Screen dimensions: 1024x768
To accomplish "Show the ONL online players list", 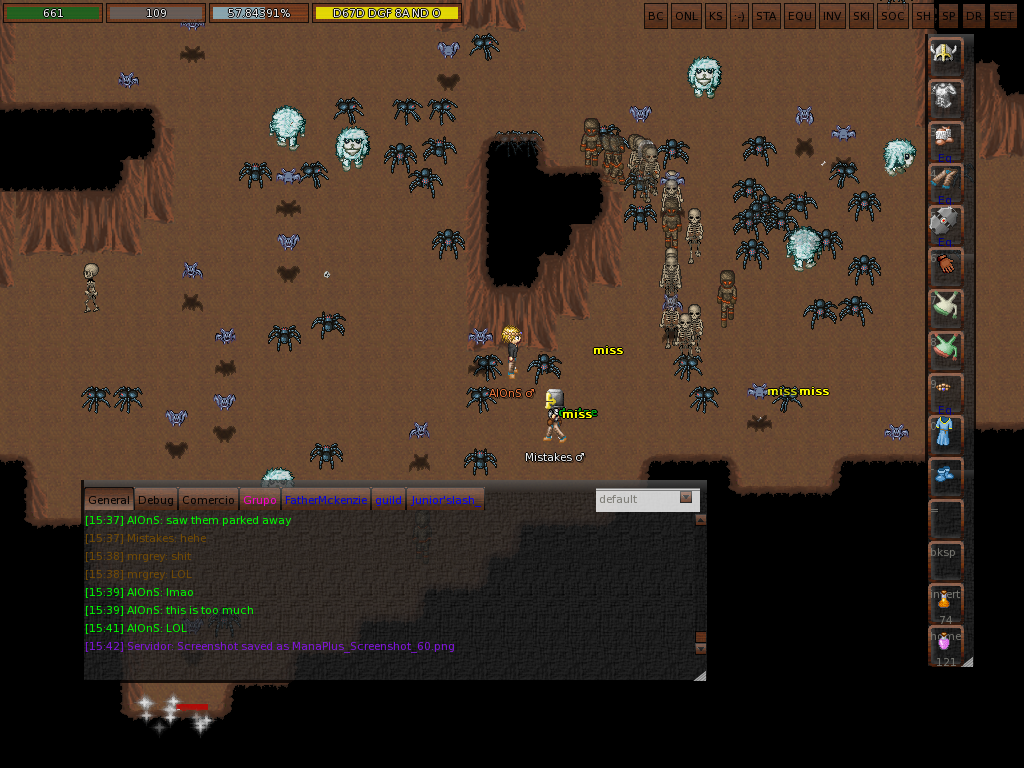I will coord(686,16).
